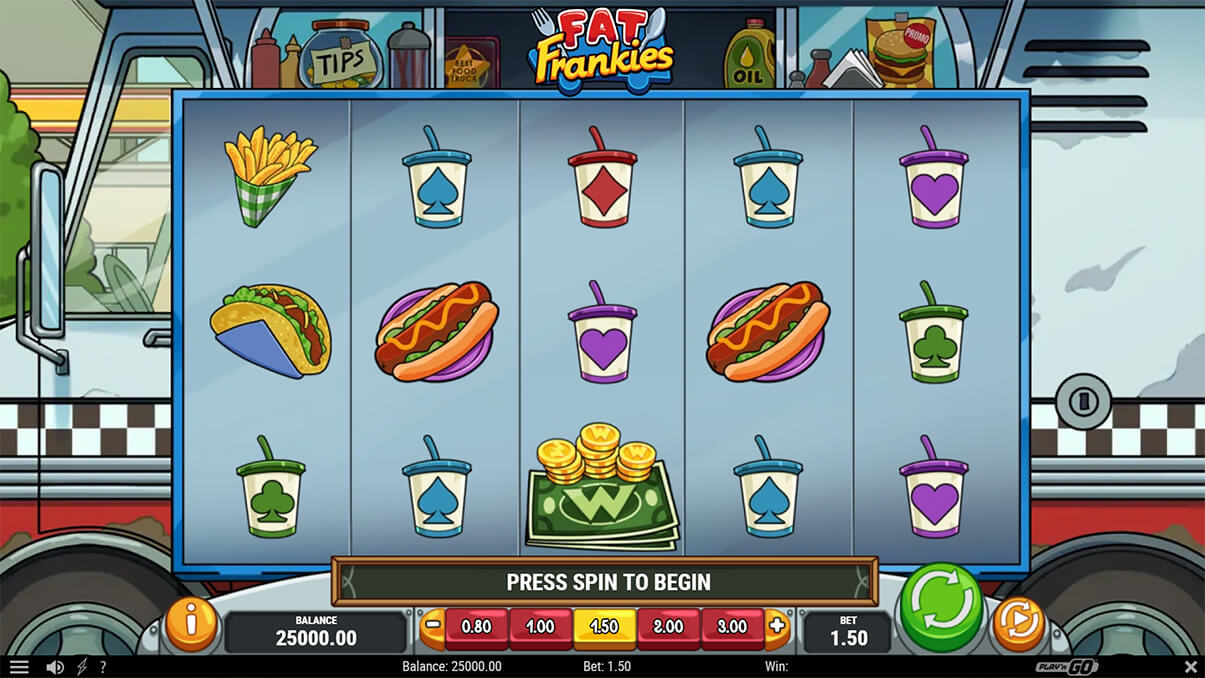This screenshot has height=678, width=1205.
Task: Toggle the sound speaker icon
Action: [x=55, y=667]
